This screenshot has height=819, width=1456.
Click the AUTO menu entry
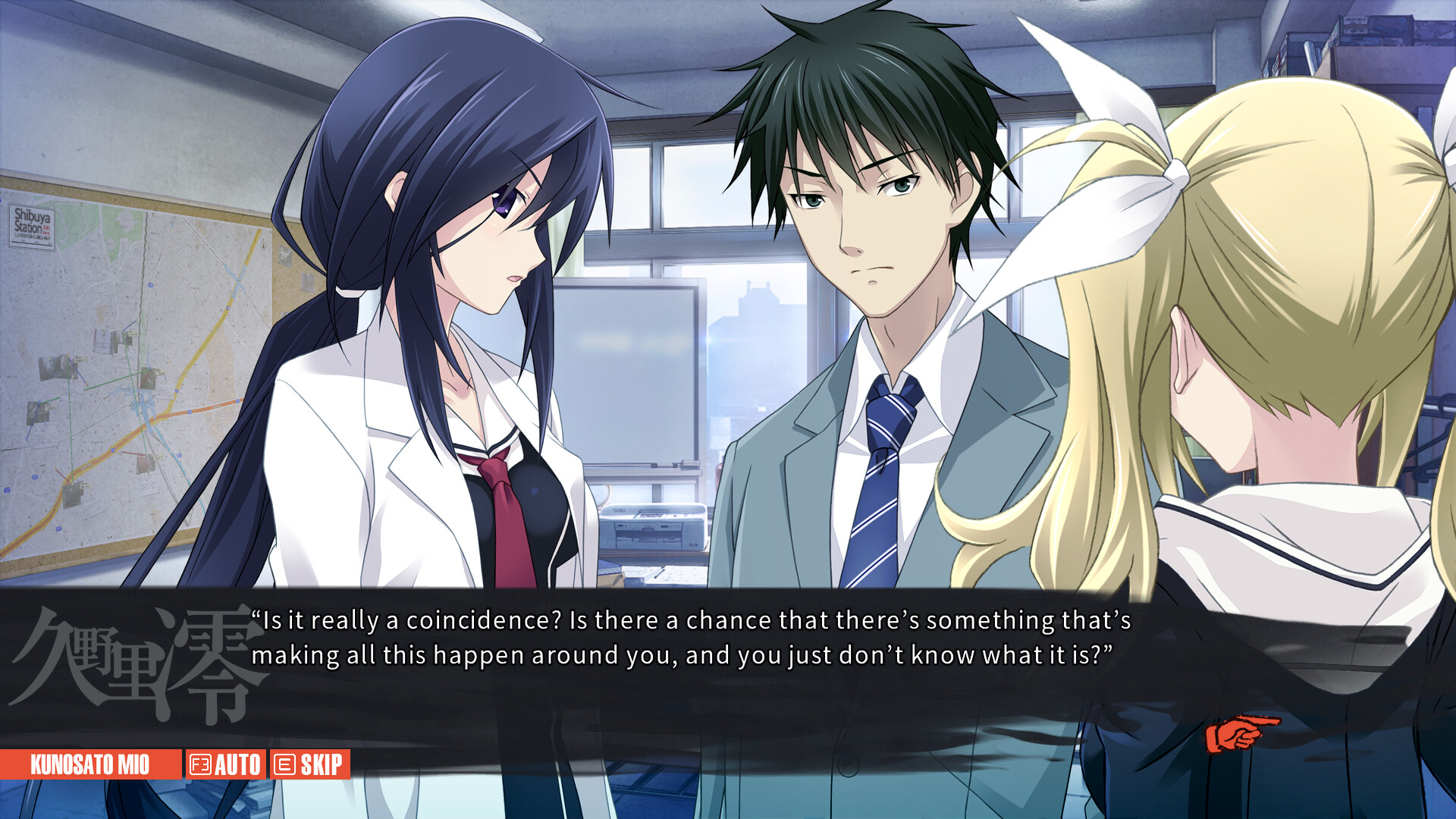click(x=237, y=764)
